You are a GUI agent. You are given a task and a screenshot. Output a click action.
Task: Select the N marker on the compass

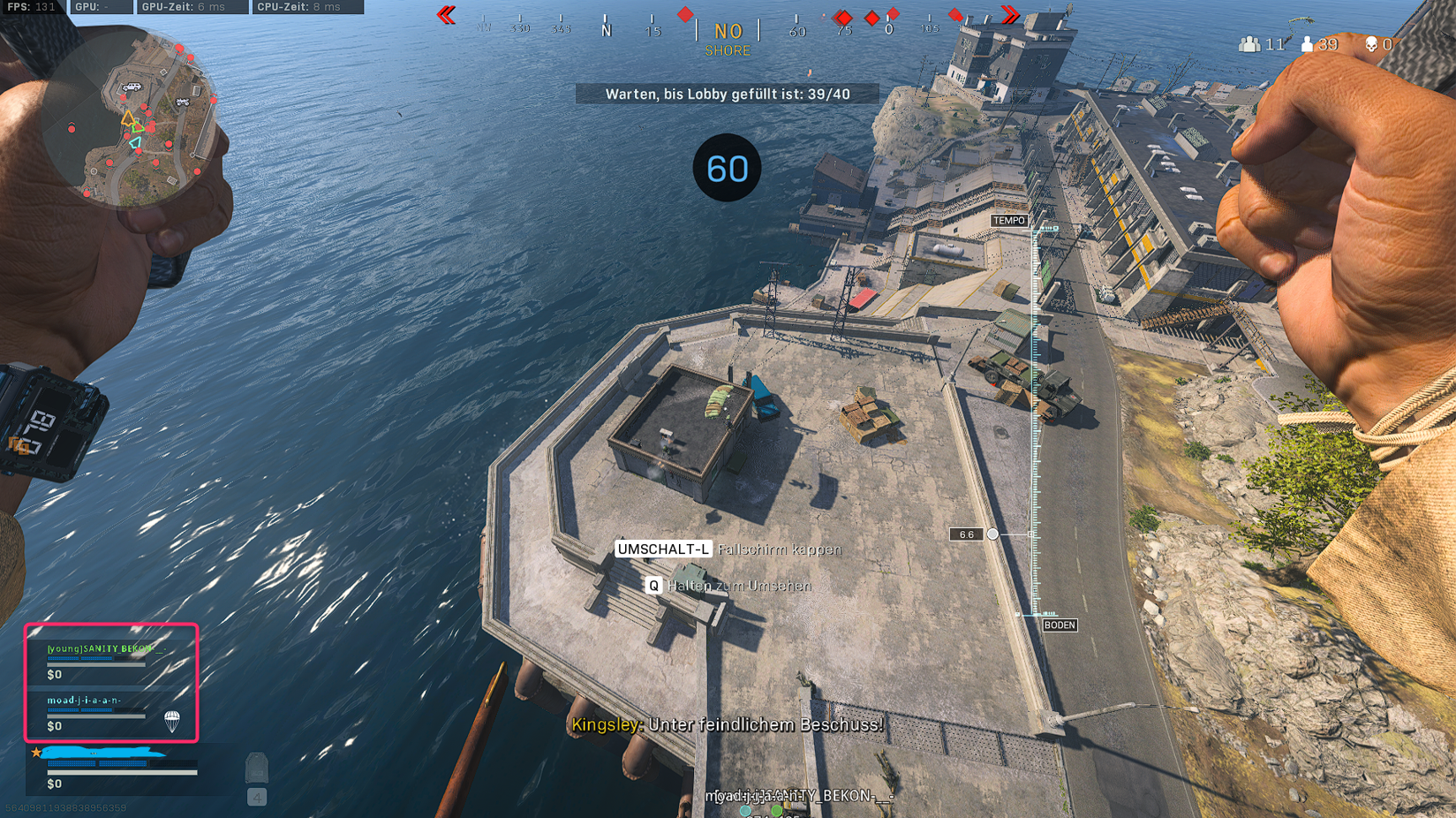click(x=606, y=28)
